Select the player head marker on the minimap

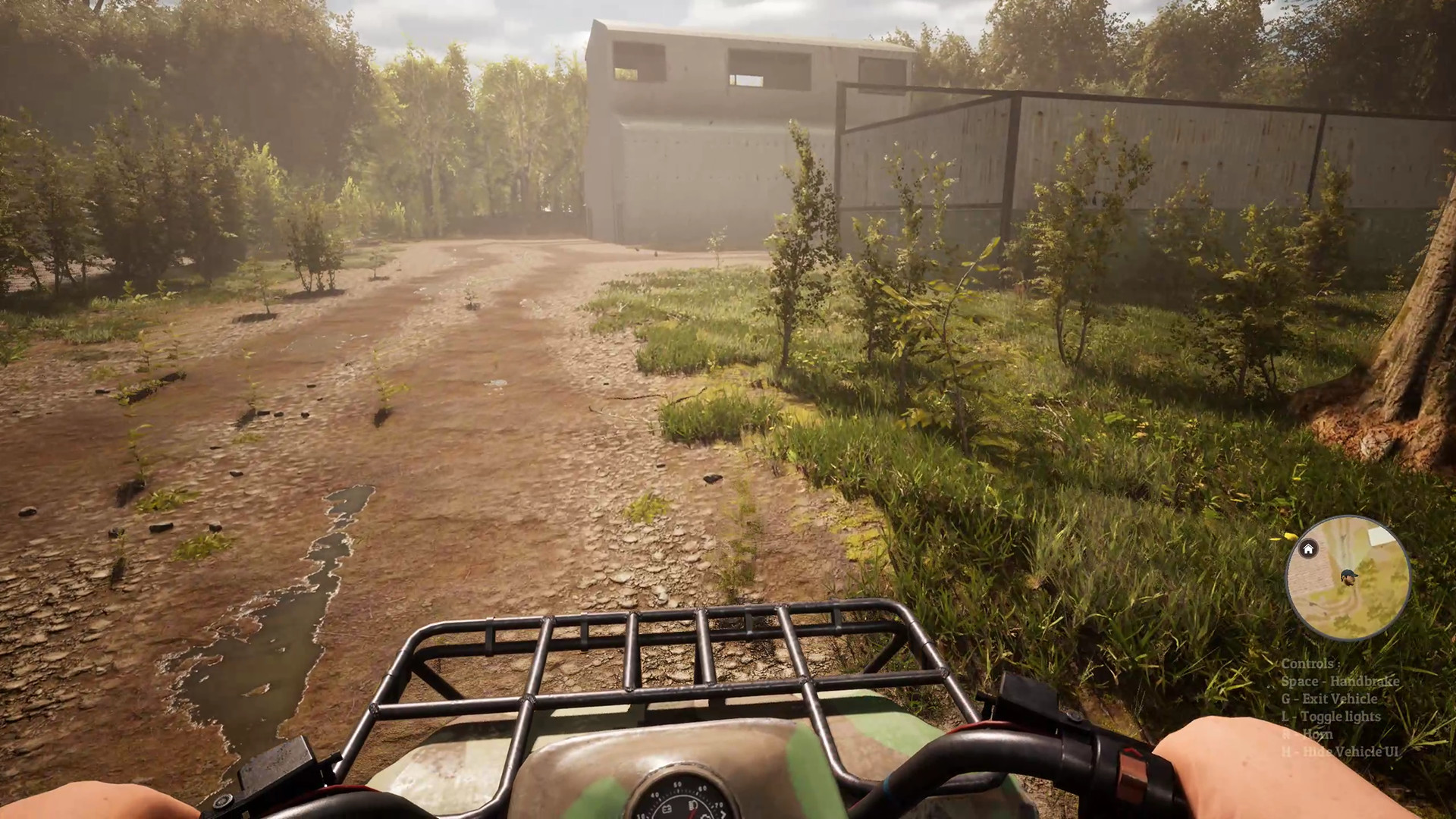[1348, 579]
